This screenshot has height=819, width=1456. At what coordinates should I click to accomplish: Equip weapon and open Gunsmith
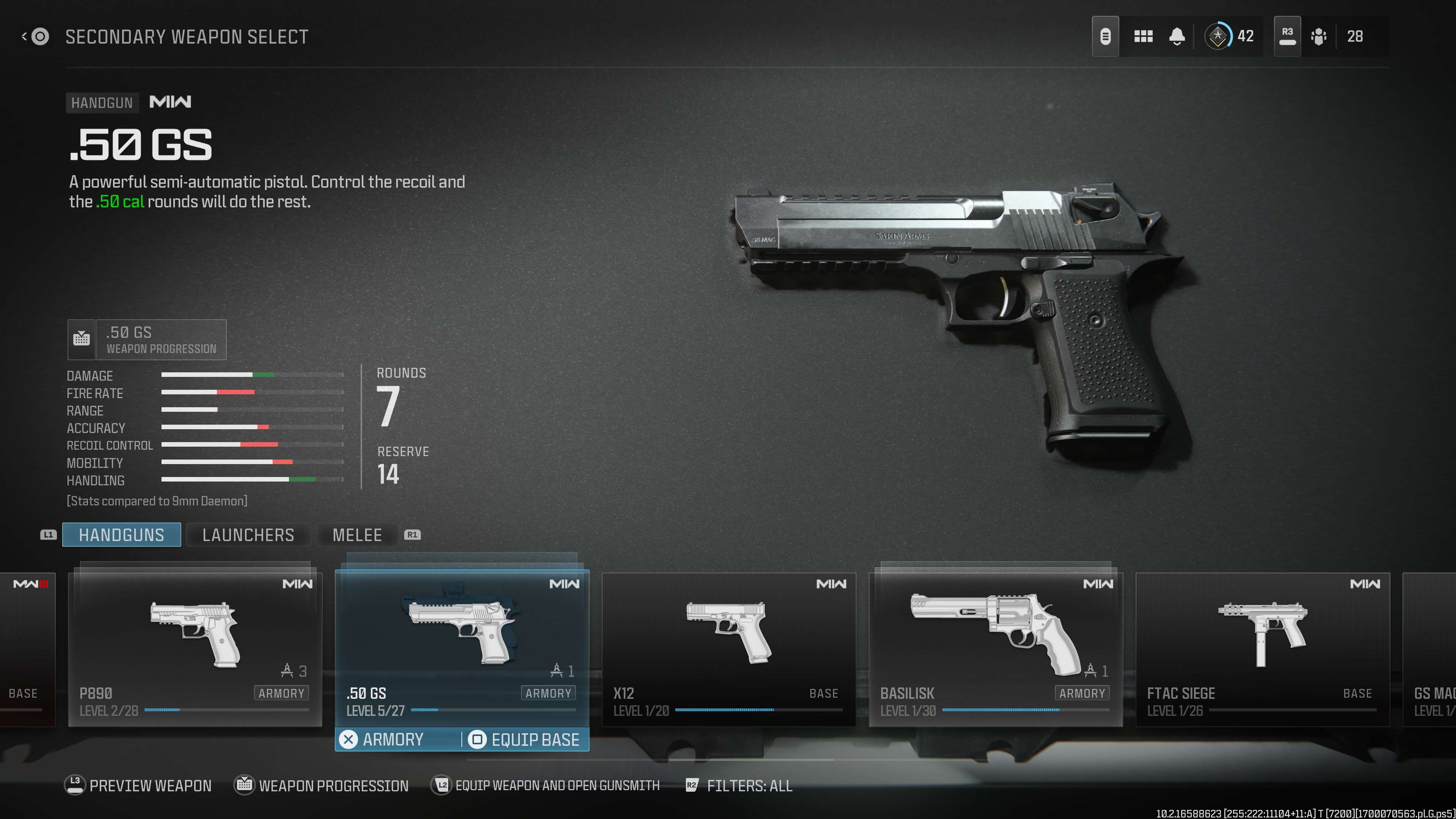(x=546, y=785)
